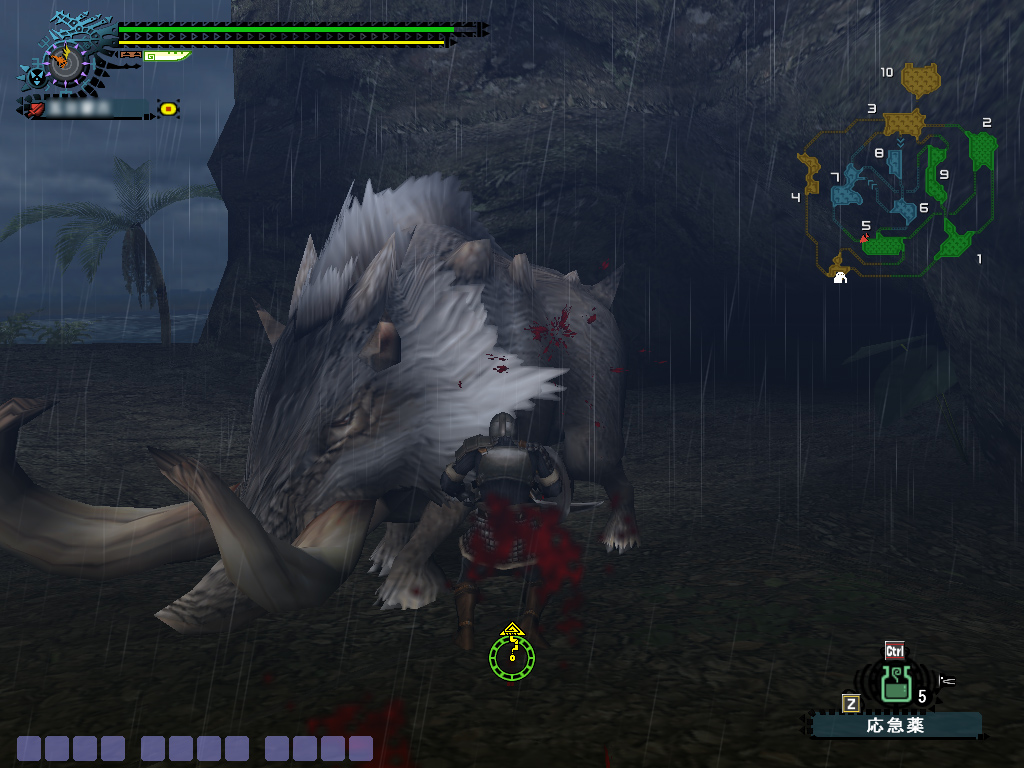
Task: Select the green First-Aid Med potion icon
Action: pyautogui.click(x=895, y=685)
